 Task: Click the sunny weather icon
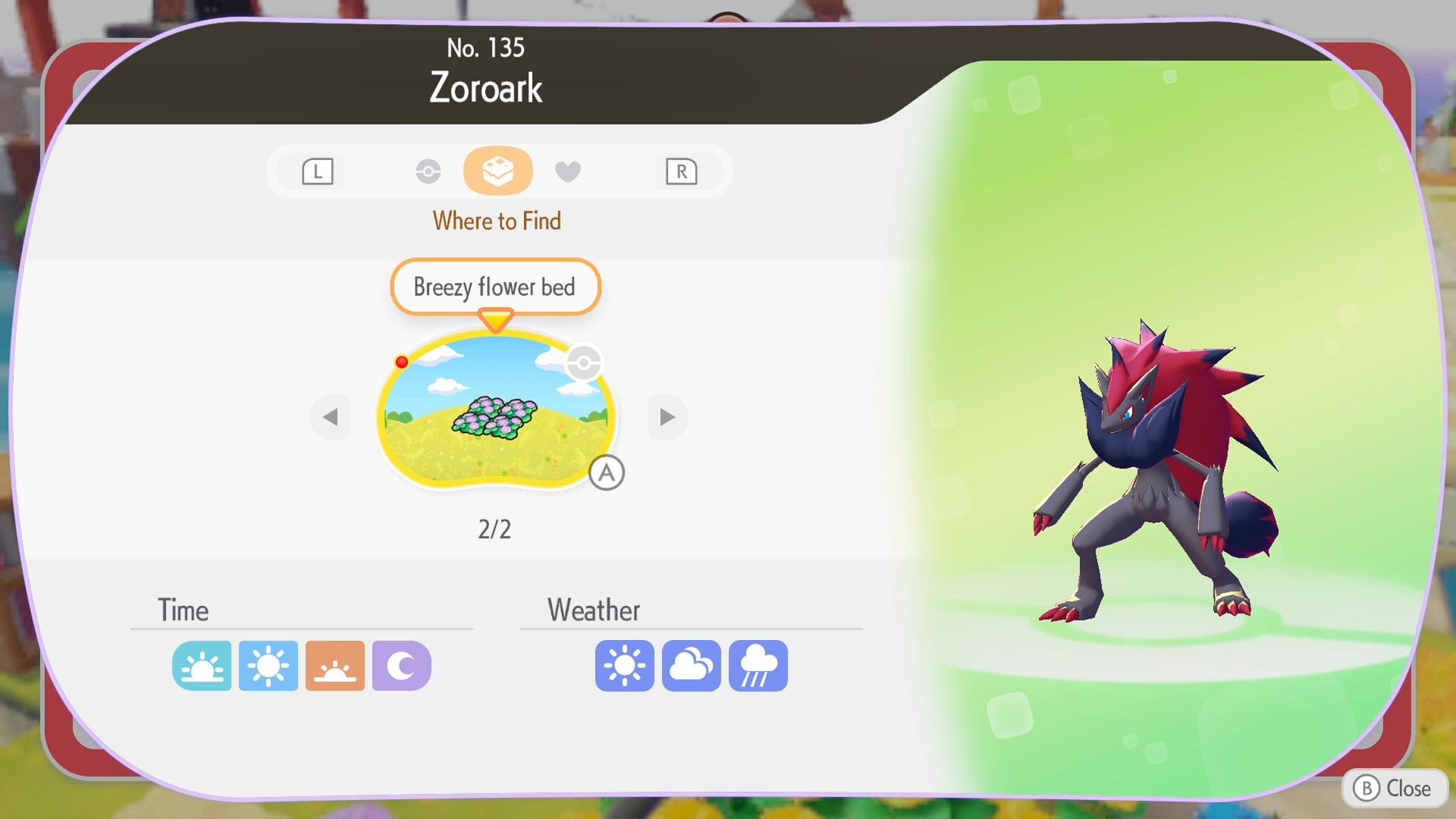pyautogui.click(x=624, y=666)
